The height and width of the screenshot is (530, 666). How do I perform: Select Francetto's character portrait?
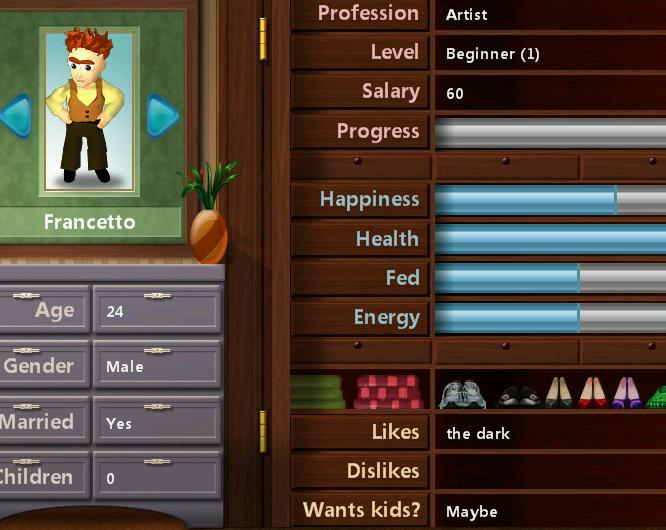tap(88, 109)
